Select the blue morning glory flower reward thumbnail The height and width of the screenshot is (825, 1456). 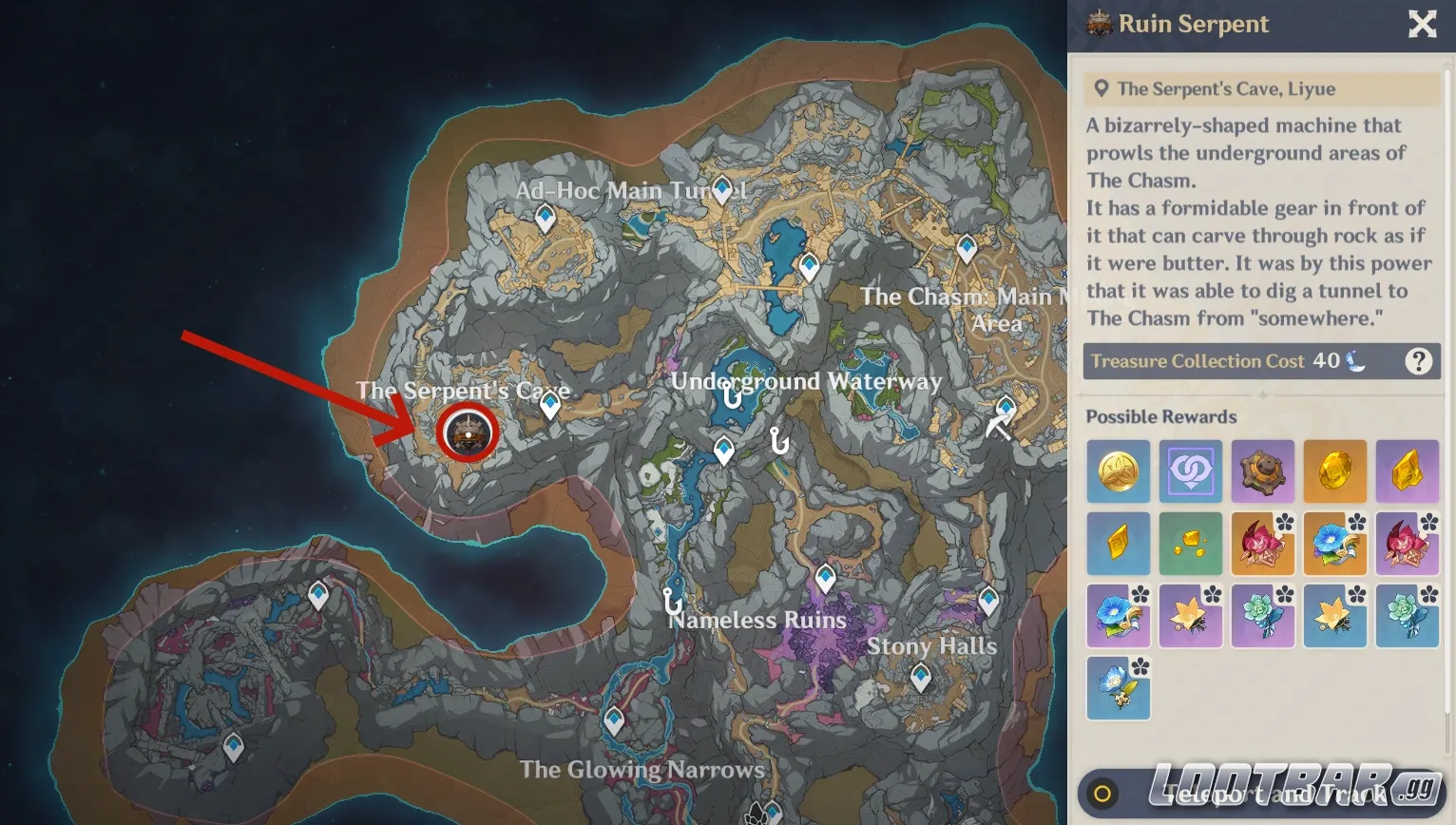click(x=1335, y=544)
